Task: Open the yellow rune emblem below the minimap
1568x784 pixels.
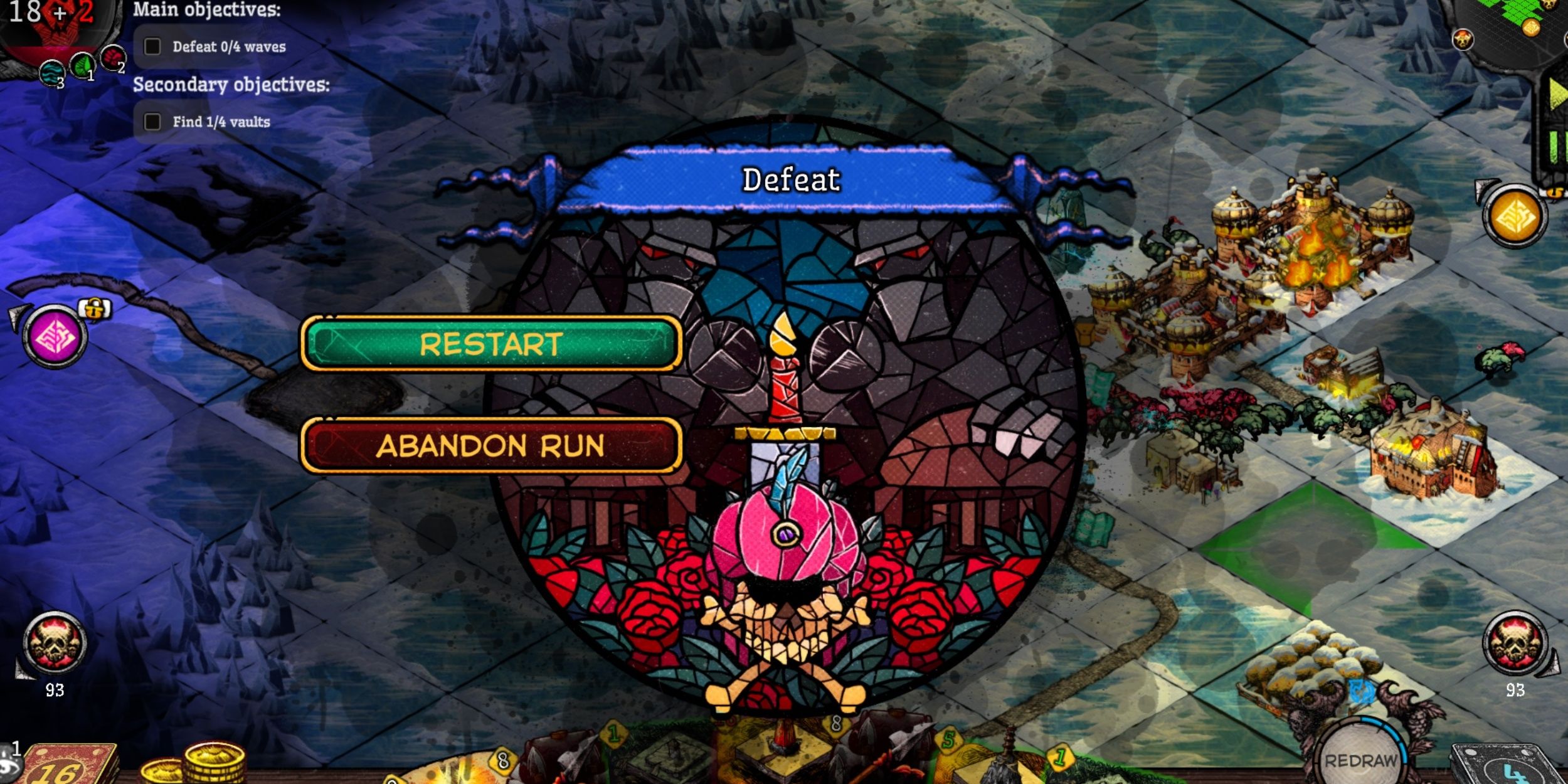Action: tap(1515, 216)
